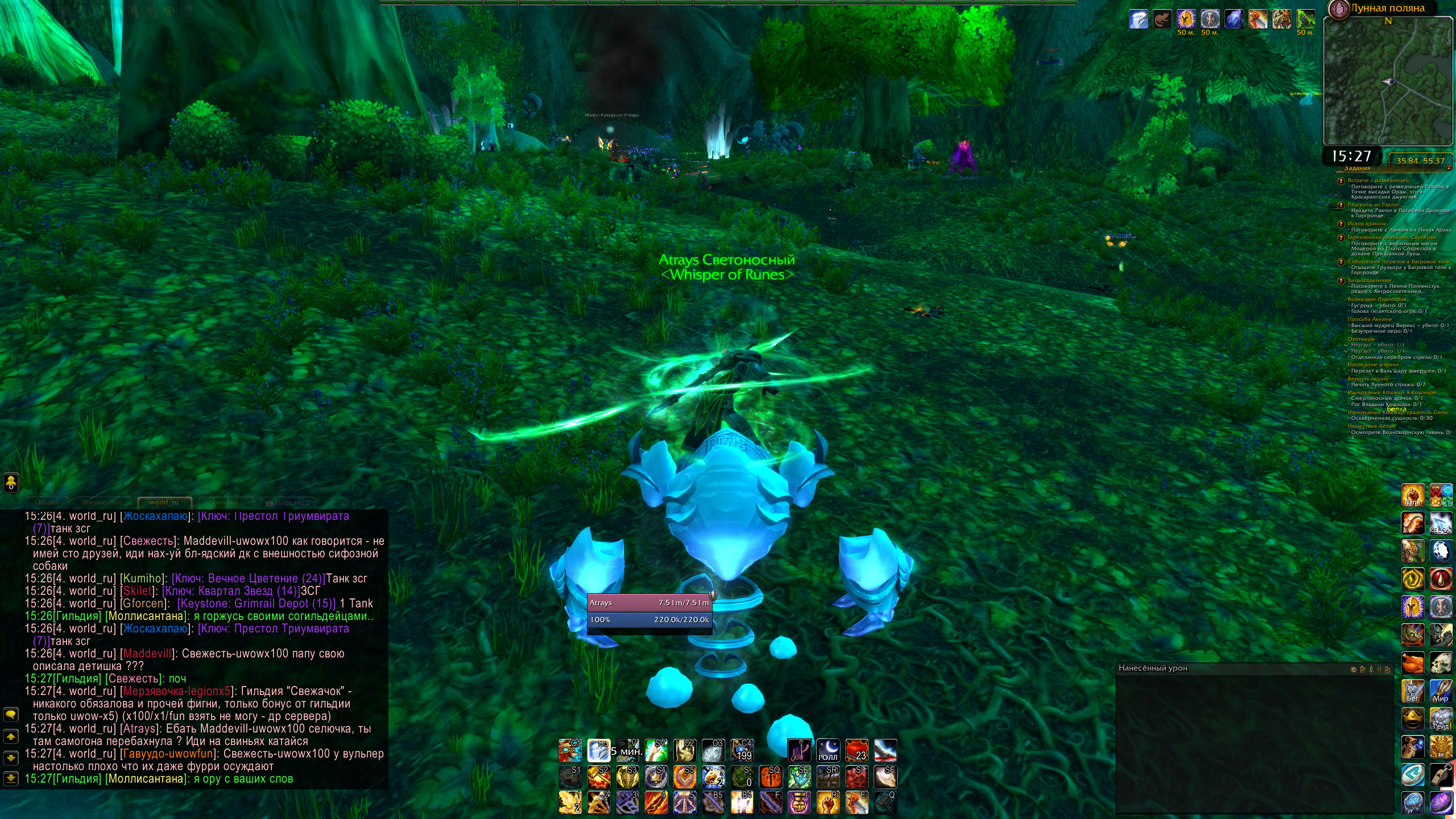The width and height of the screenshot is (1456, 819).
Task: Open the friends list button above chat
Action: [x=11, y=482]
